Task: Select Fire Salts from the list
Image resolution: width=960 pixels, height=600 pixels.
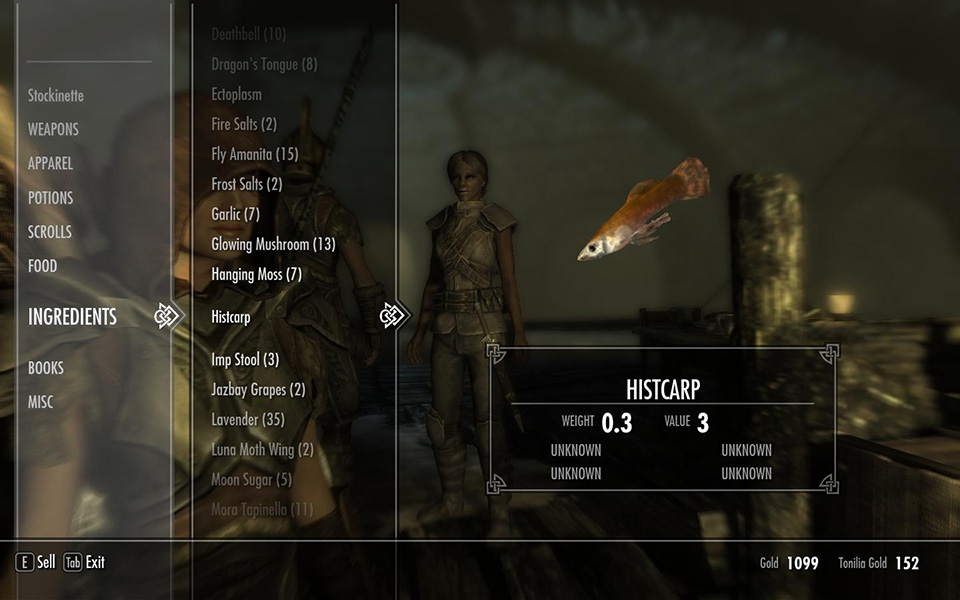Action: point(244,124)
